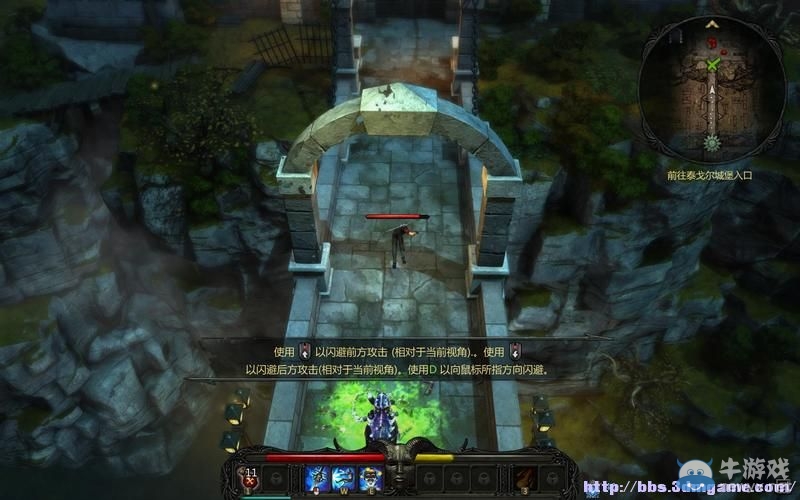
Task: Activate the blue energy blast skill on W
Action: [343, 477]
